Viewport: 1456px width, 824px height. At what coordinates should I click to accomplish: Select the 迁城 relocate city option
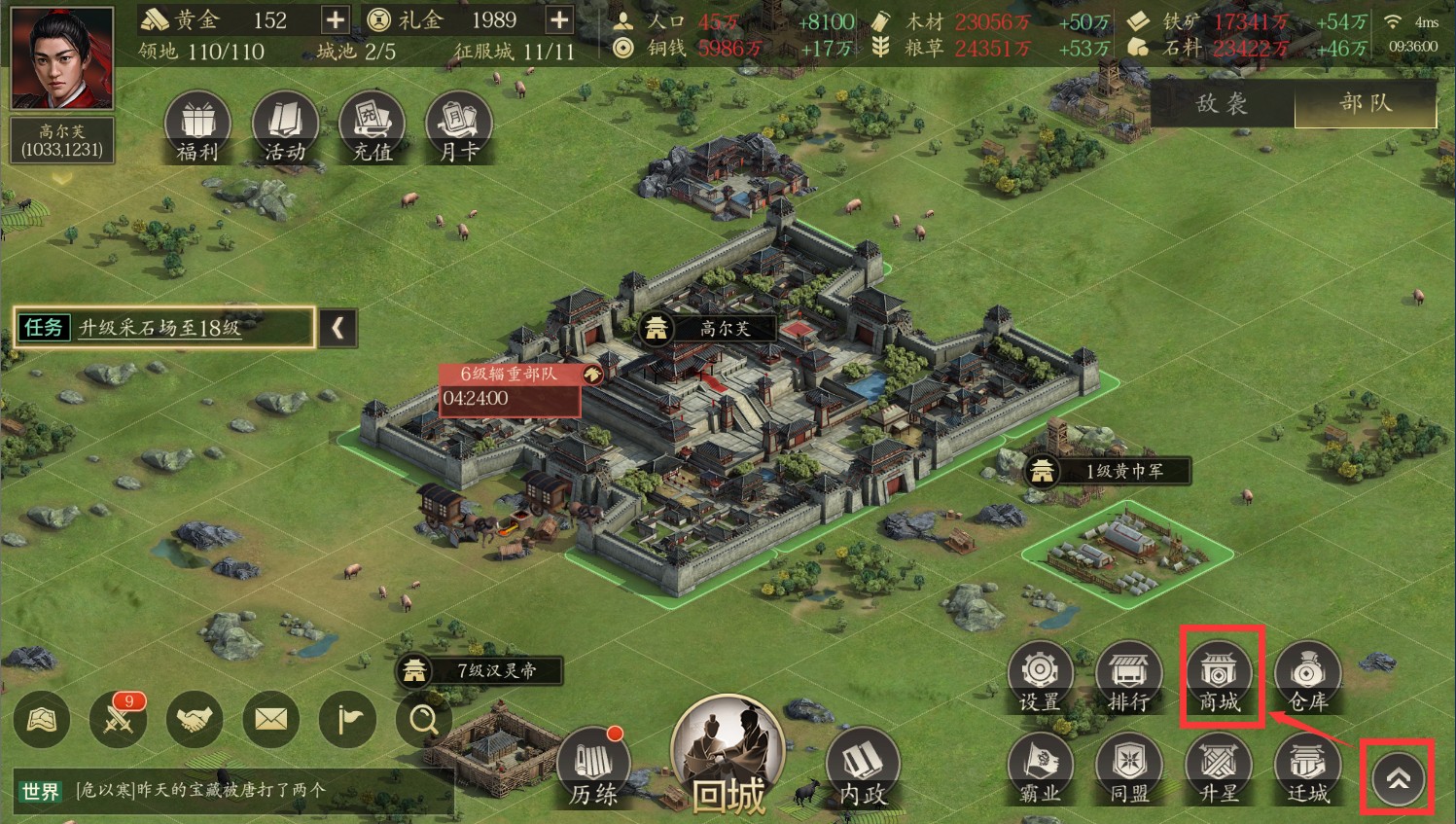tap(1308, 770)
